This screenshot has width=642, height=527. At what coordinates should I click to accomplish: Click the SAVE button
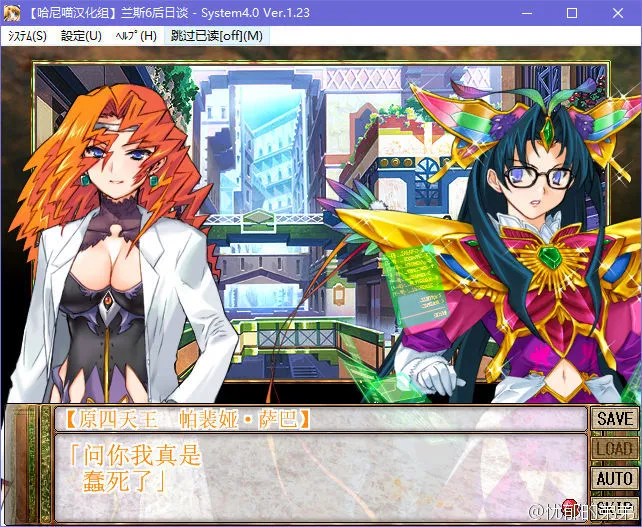[614, 419]
